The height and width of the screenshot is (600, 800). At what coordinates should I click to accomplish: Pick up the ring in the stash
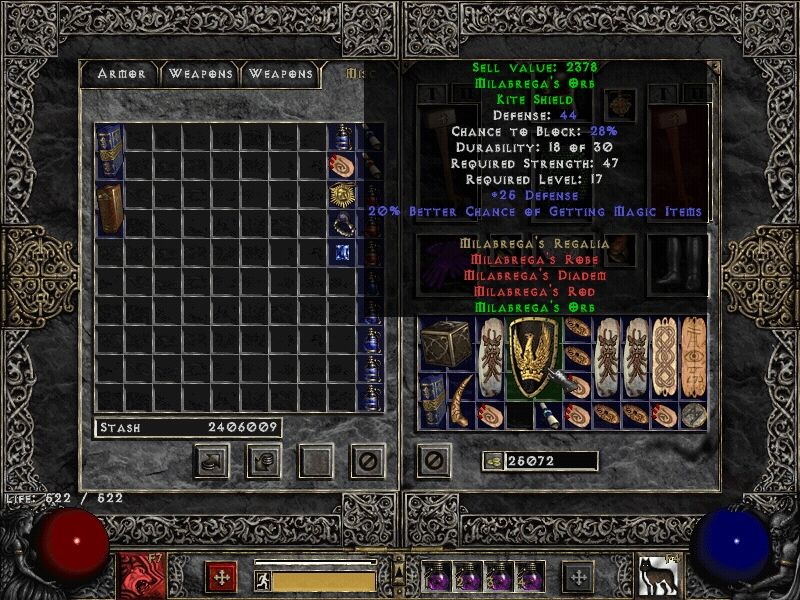[342, 223]
